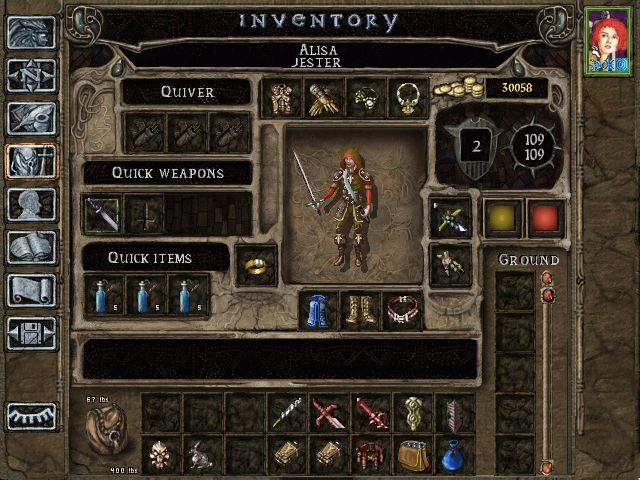Pick the equipped skull amulet slot
The image size is (640, 480).
point(366,98)
